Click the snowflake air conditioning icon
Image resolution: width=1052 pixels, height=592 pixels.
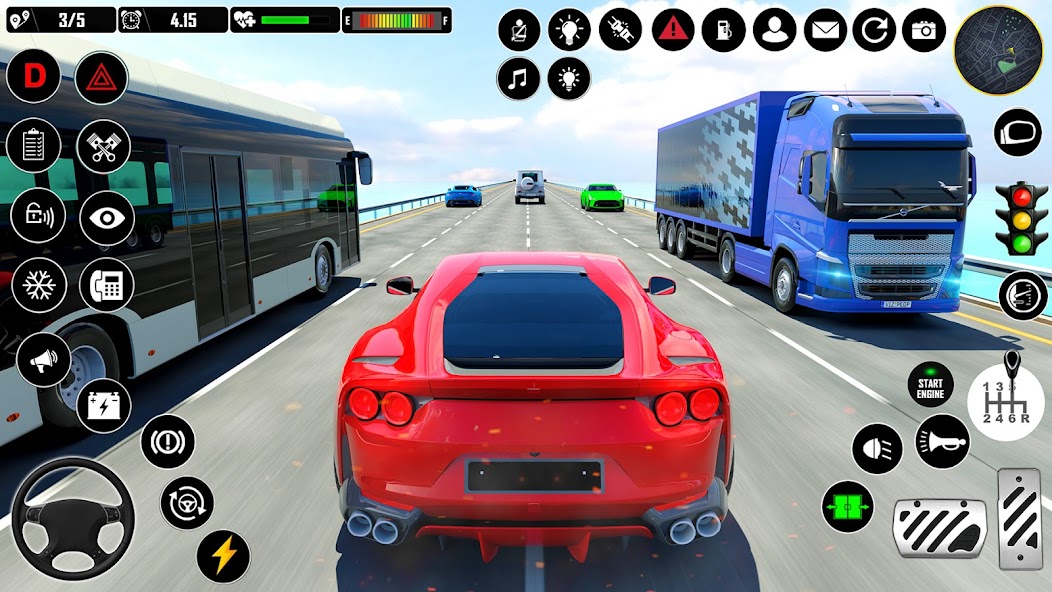click(x=38, y=285)
